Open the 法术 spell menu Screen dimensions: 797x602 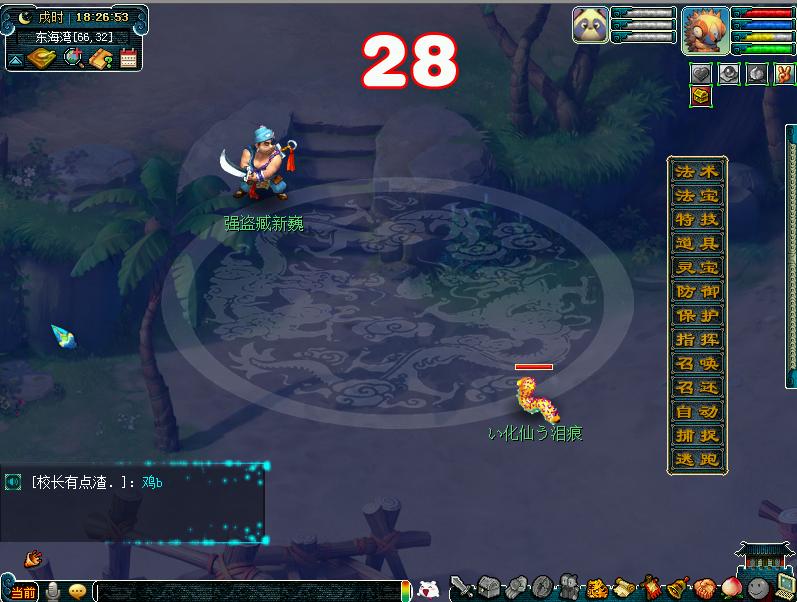(697, 171)
